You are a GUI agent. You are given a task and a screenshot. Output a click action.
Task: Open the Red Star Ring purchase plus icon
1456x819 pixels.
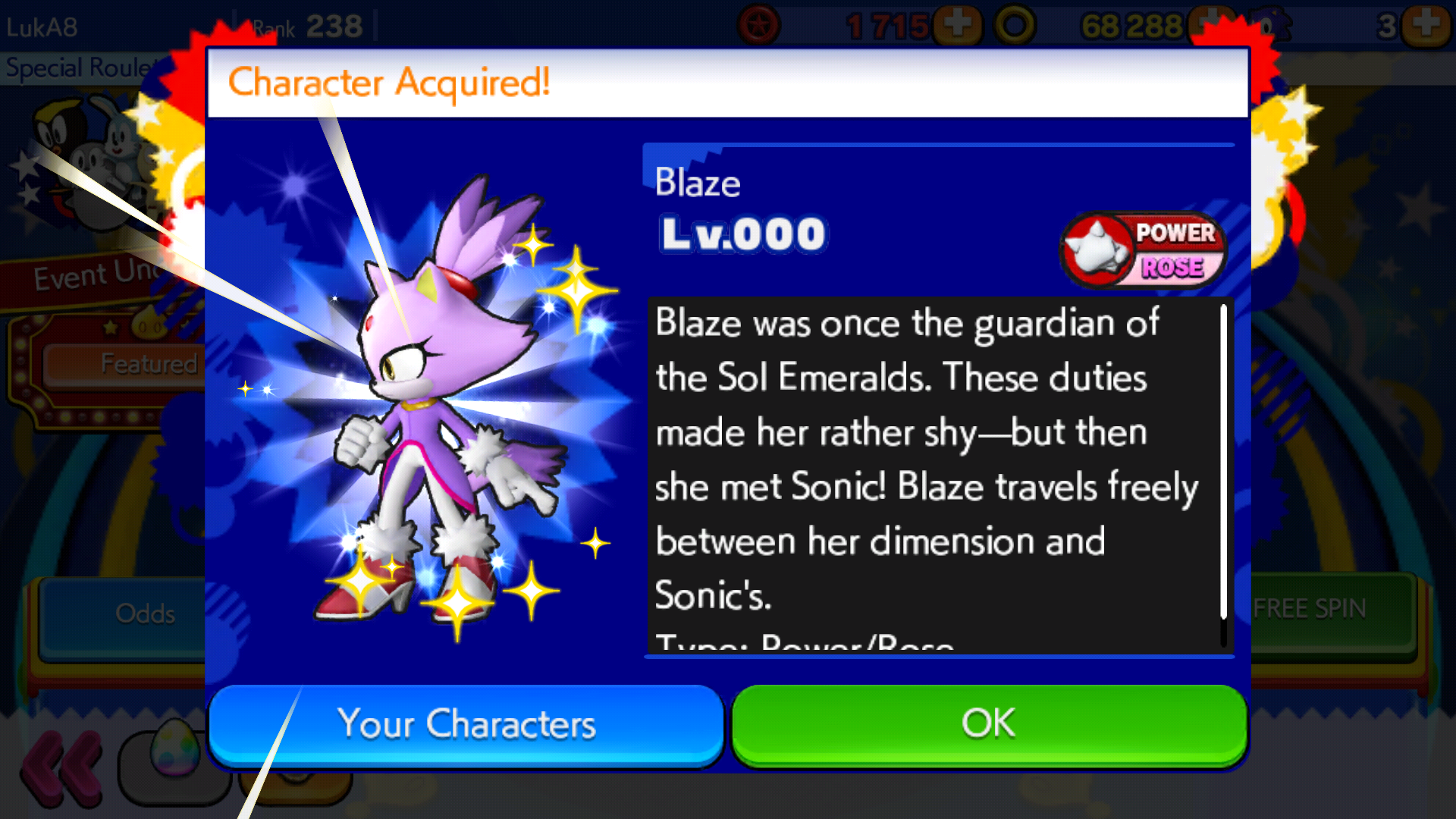958,25
